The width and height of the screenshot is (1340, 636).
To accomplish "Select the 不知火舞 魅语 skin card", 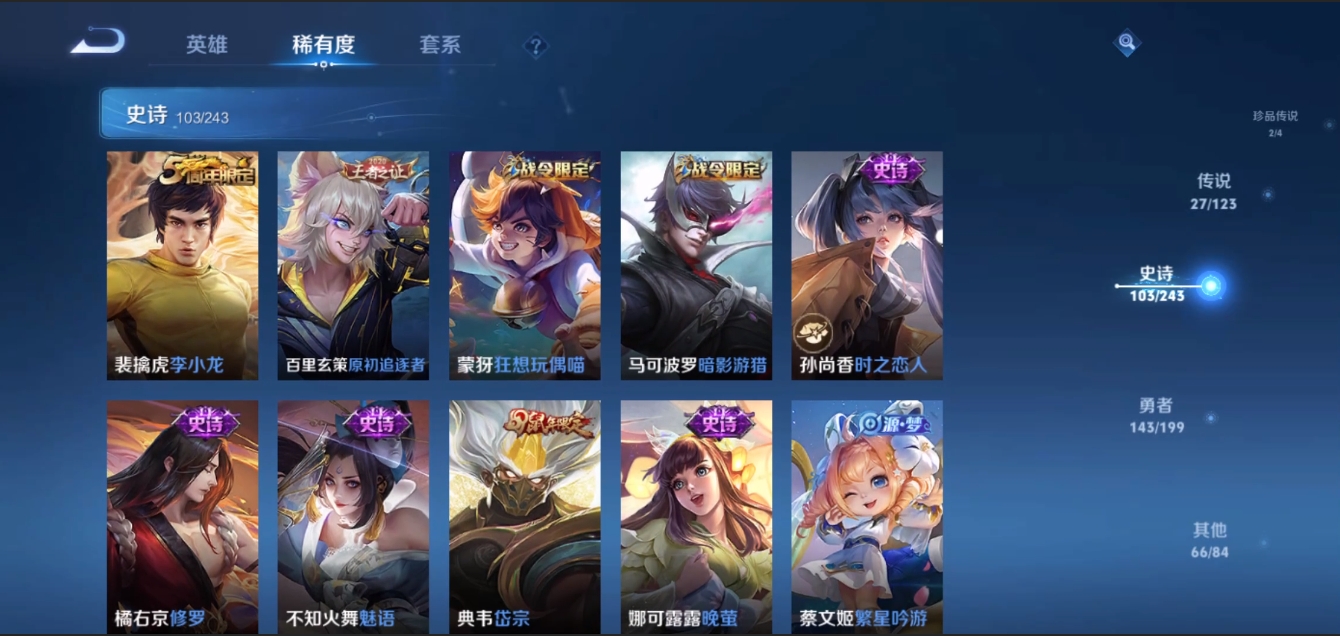I will point(353,516).
